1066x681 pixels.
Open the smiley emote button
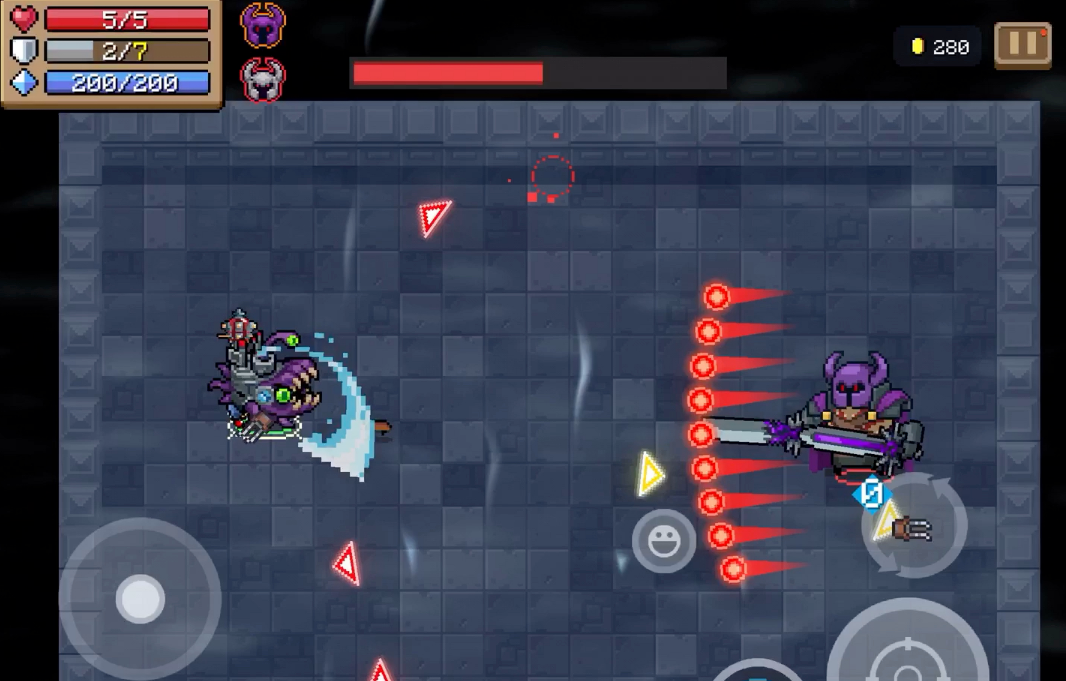(x=664, y=541)
